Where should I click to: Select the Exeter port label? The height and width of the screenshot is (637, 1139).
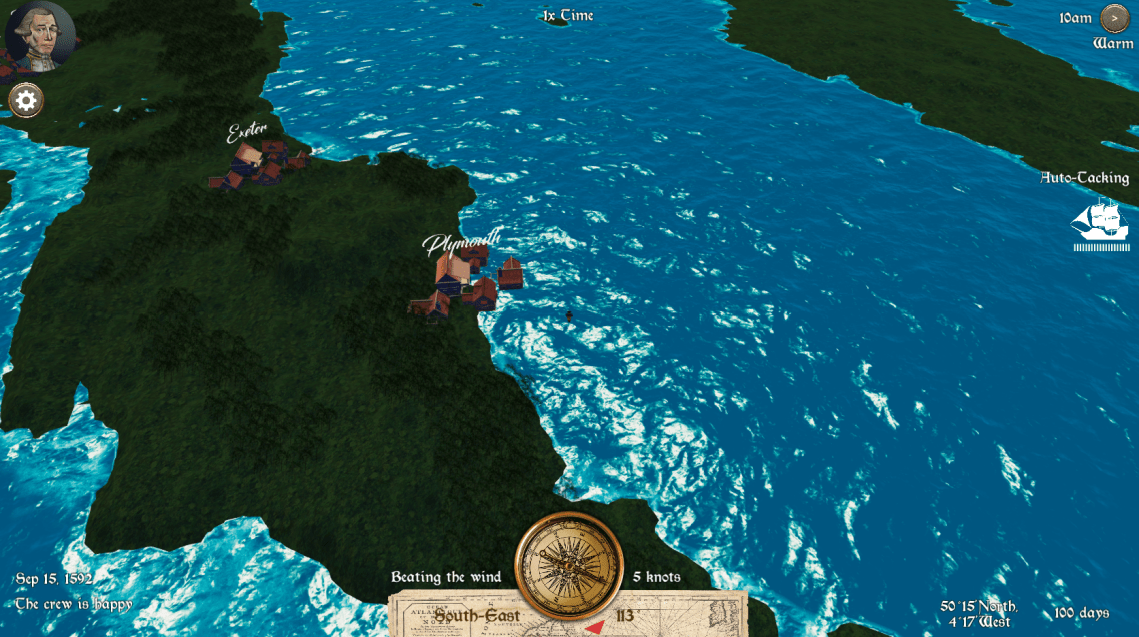tap(246, 131)
